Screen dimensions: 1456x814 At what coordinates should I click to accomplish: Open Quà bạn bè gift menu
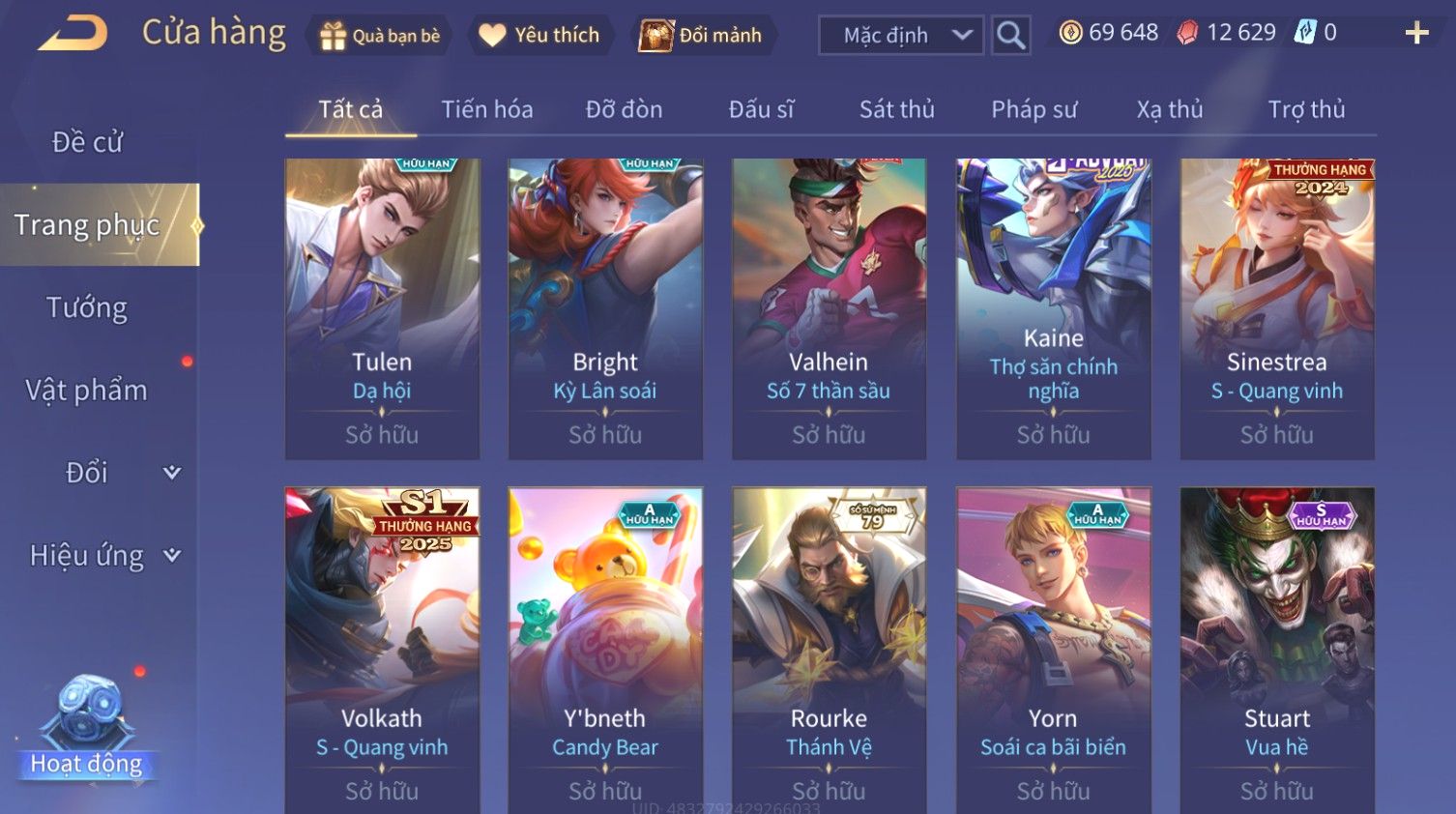pos(380,36)
